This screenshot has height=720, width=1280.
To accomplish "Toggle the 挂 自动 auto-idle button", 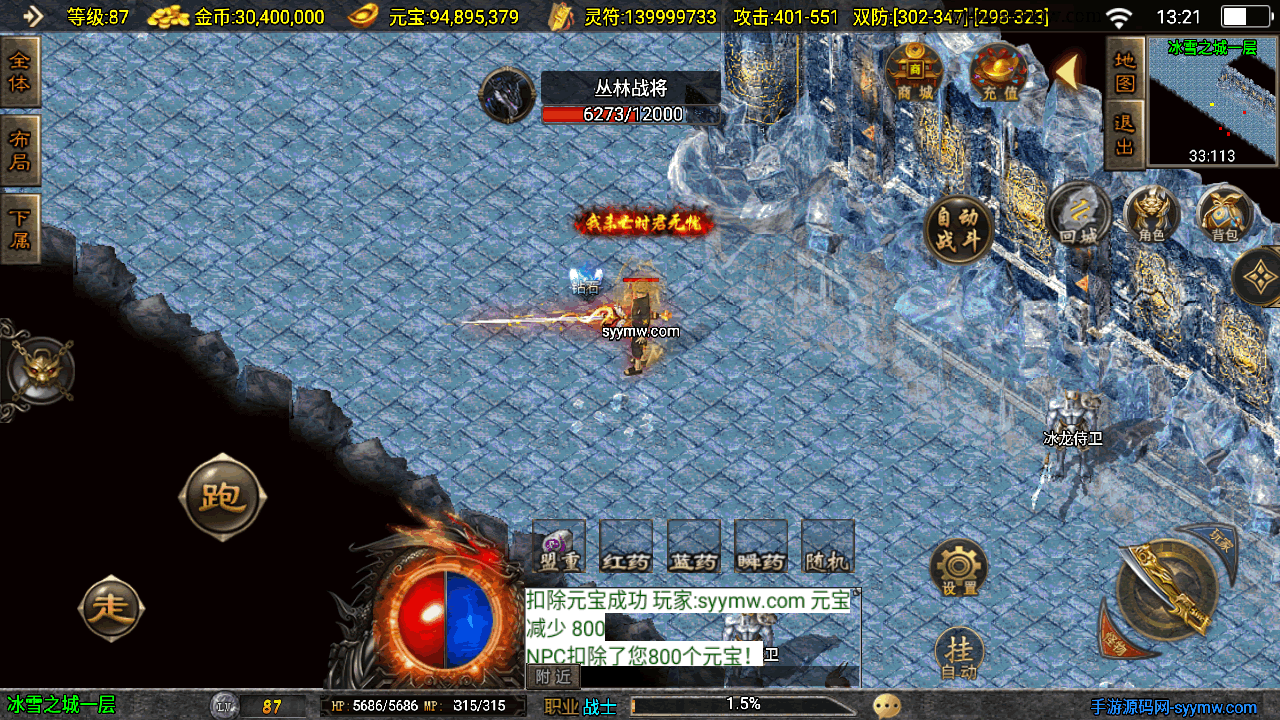I will 958,655.
